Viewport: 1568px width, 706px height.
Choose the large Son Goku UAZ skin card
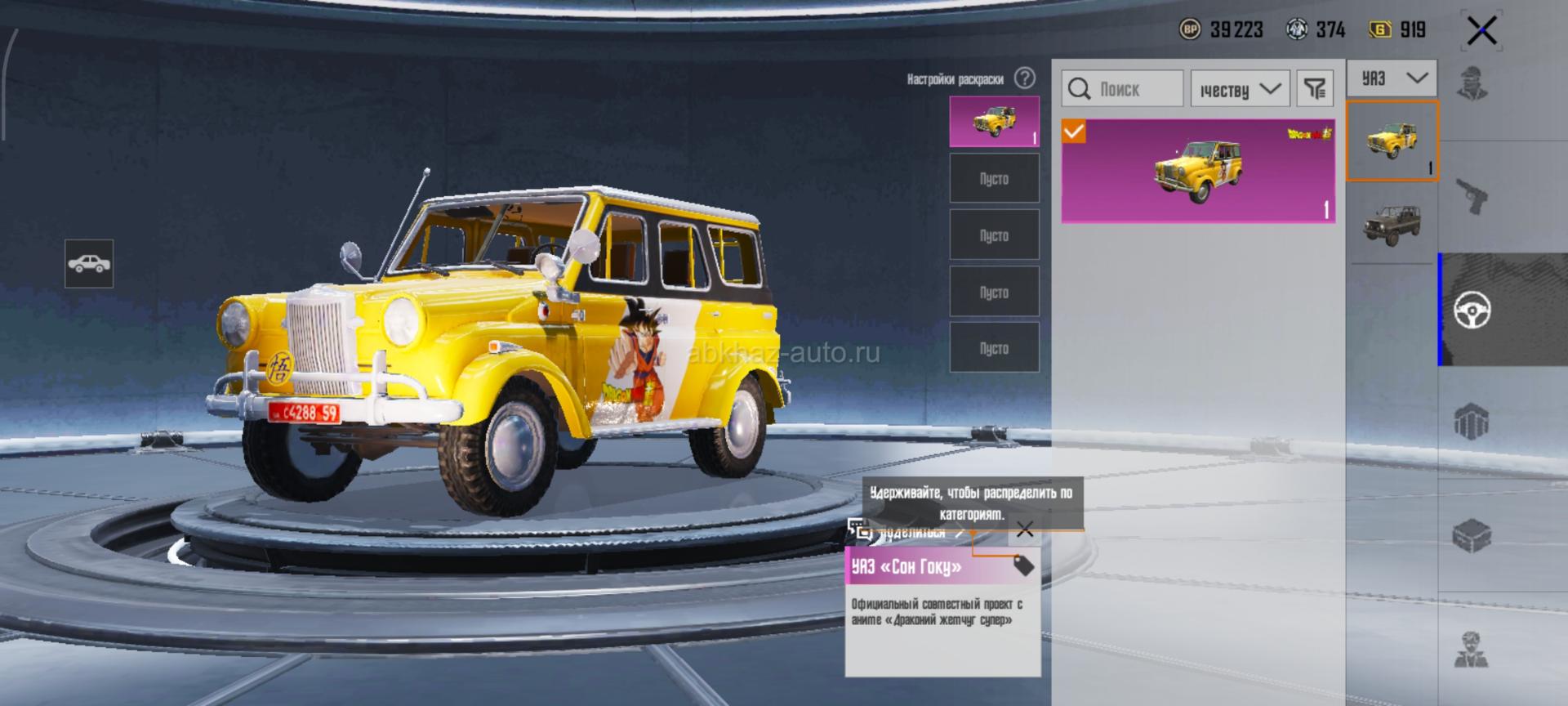coord(1197,171)
